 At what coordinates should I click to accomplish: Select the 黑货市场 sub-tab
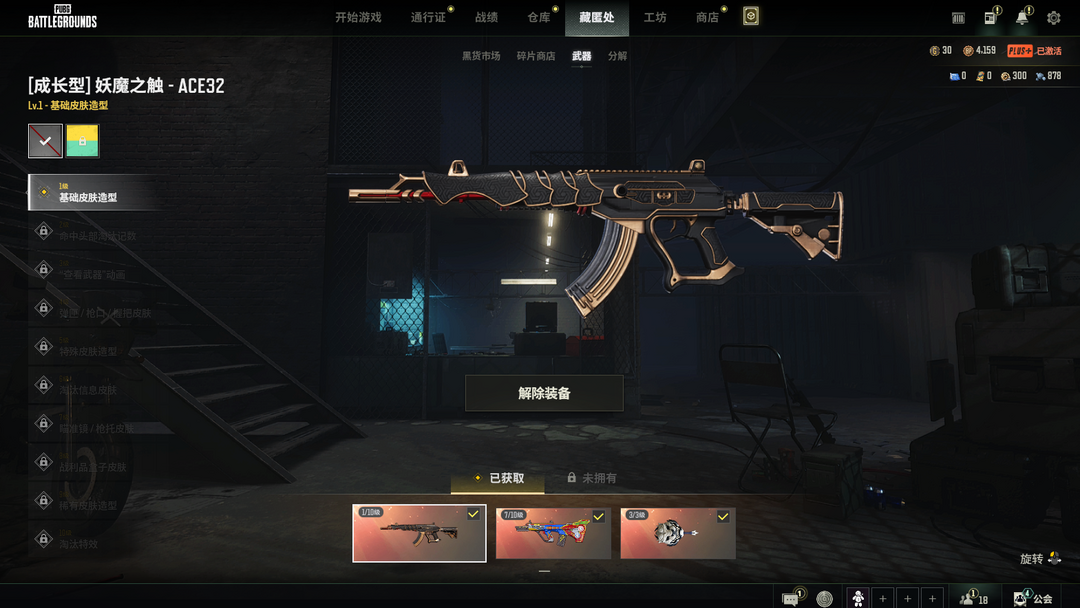pyautogui.click(x=480, y=56)
